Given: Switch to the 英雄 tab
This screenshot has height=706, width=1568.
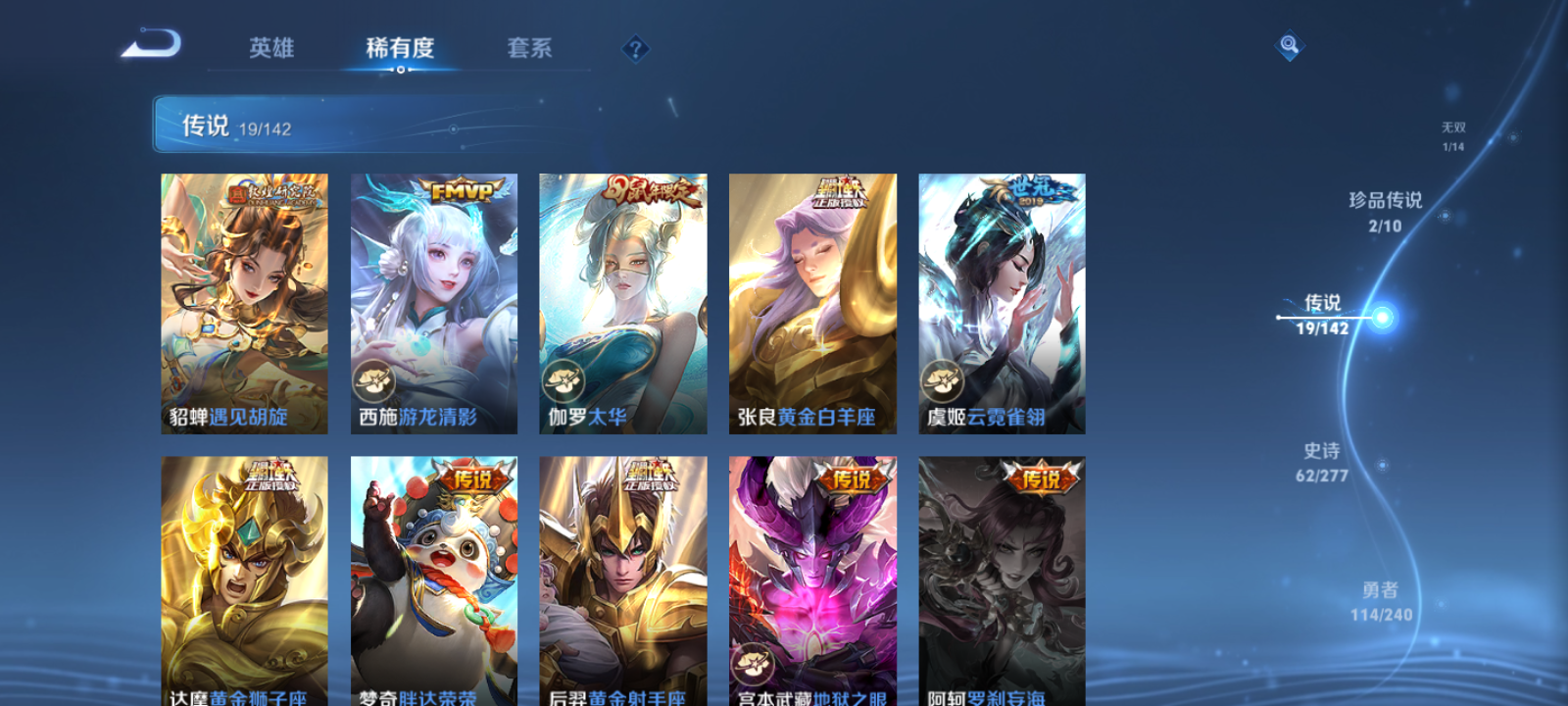Looking at the screenshot, I should tap(271, 48).
